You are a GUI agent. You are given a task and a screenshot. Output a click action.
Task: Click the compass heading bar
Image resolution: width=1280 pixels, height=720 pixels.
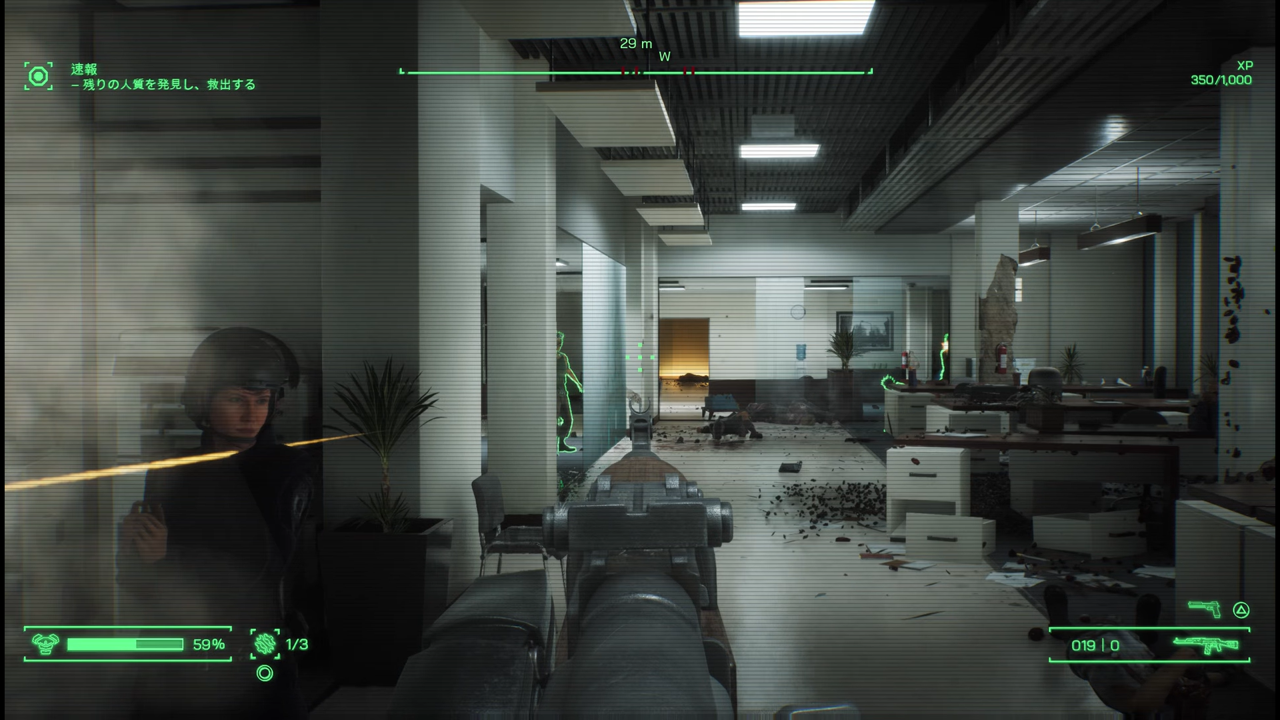pyautogui.click(x=635, y=72)
